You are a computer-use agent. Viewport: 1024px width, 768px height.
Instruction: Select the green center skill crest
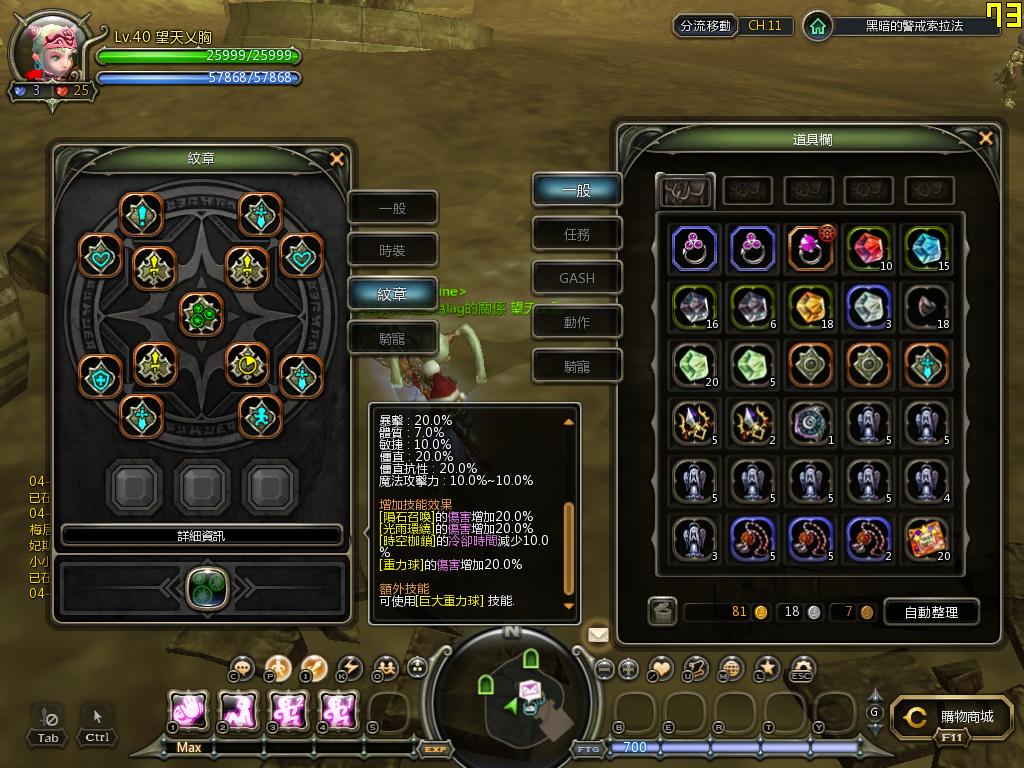(200, 313)
